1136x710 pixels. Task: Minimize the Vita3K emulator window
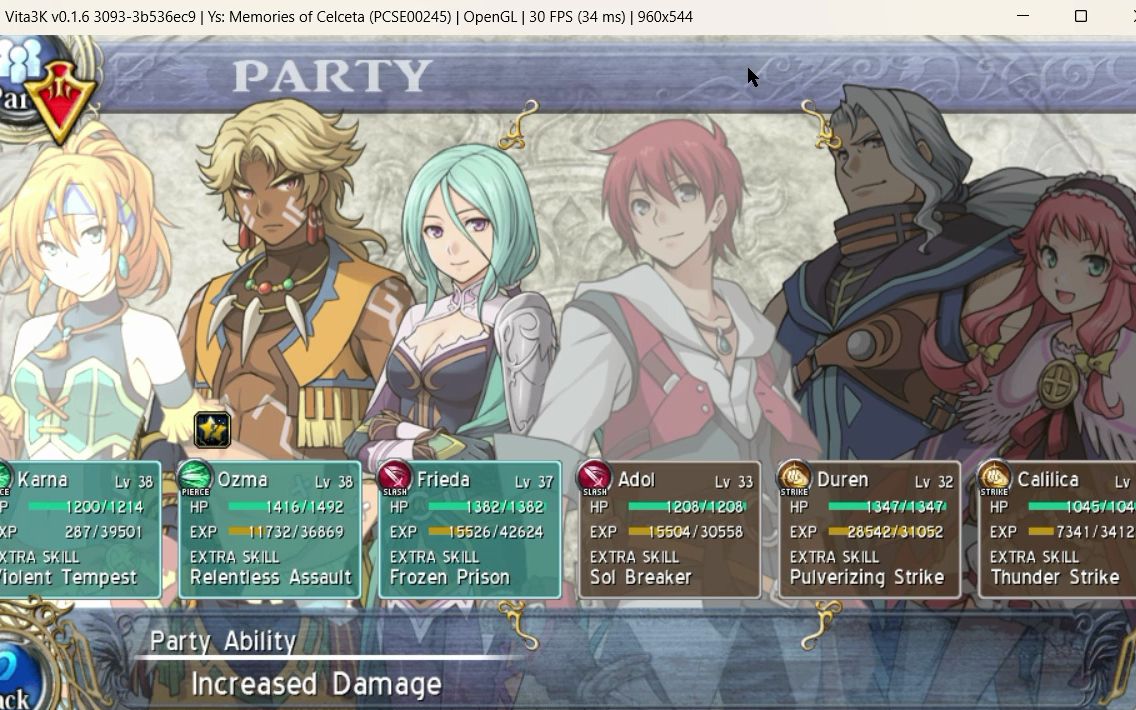(x=1023, y=16)
